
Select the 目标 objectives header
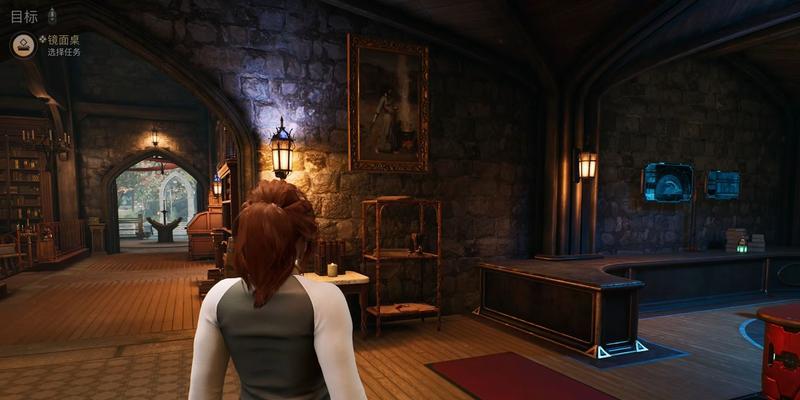click(24, 15)
